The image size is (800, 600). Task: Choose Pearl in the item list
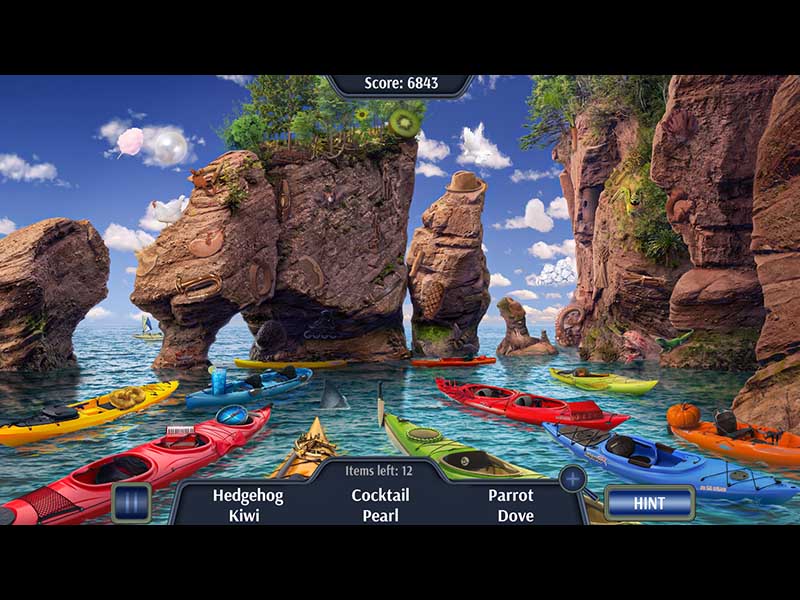tap(380, 516)
